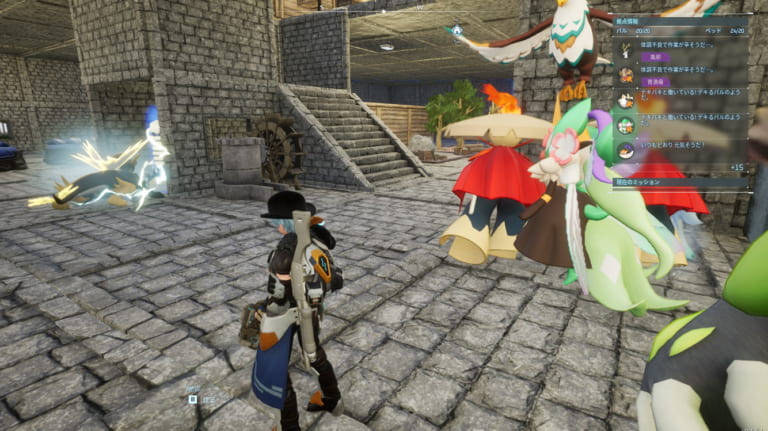Select the orange fox pal row icon

625,74
